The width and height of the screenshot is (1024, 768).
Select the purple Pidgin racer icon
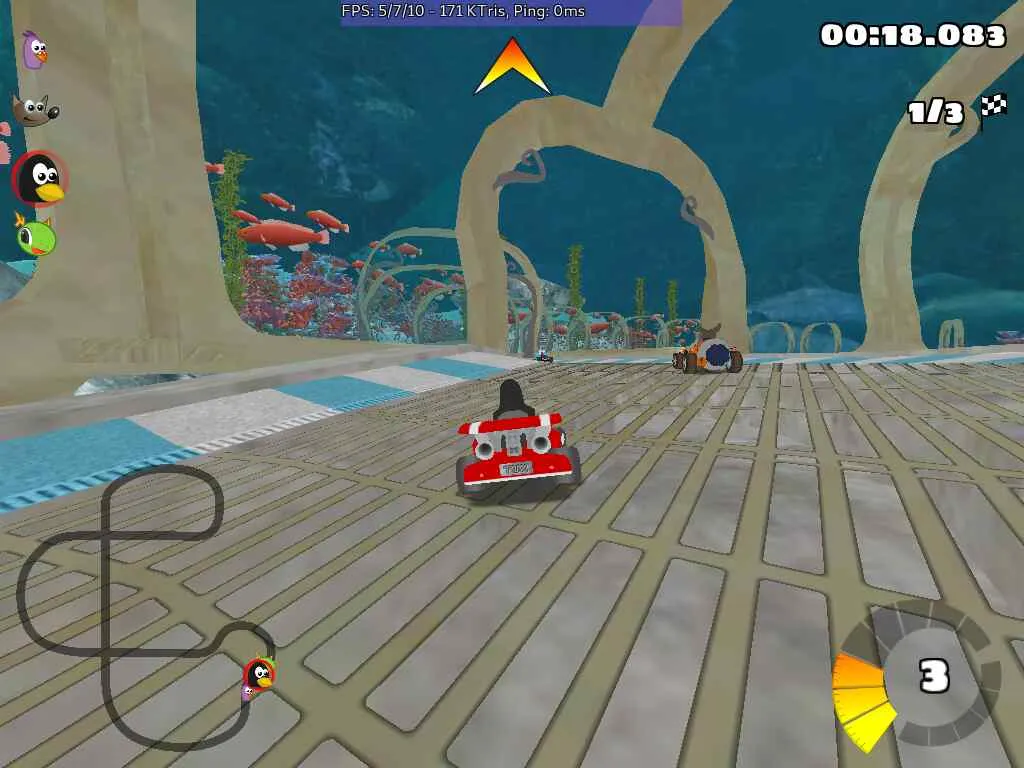coord(35,50)
